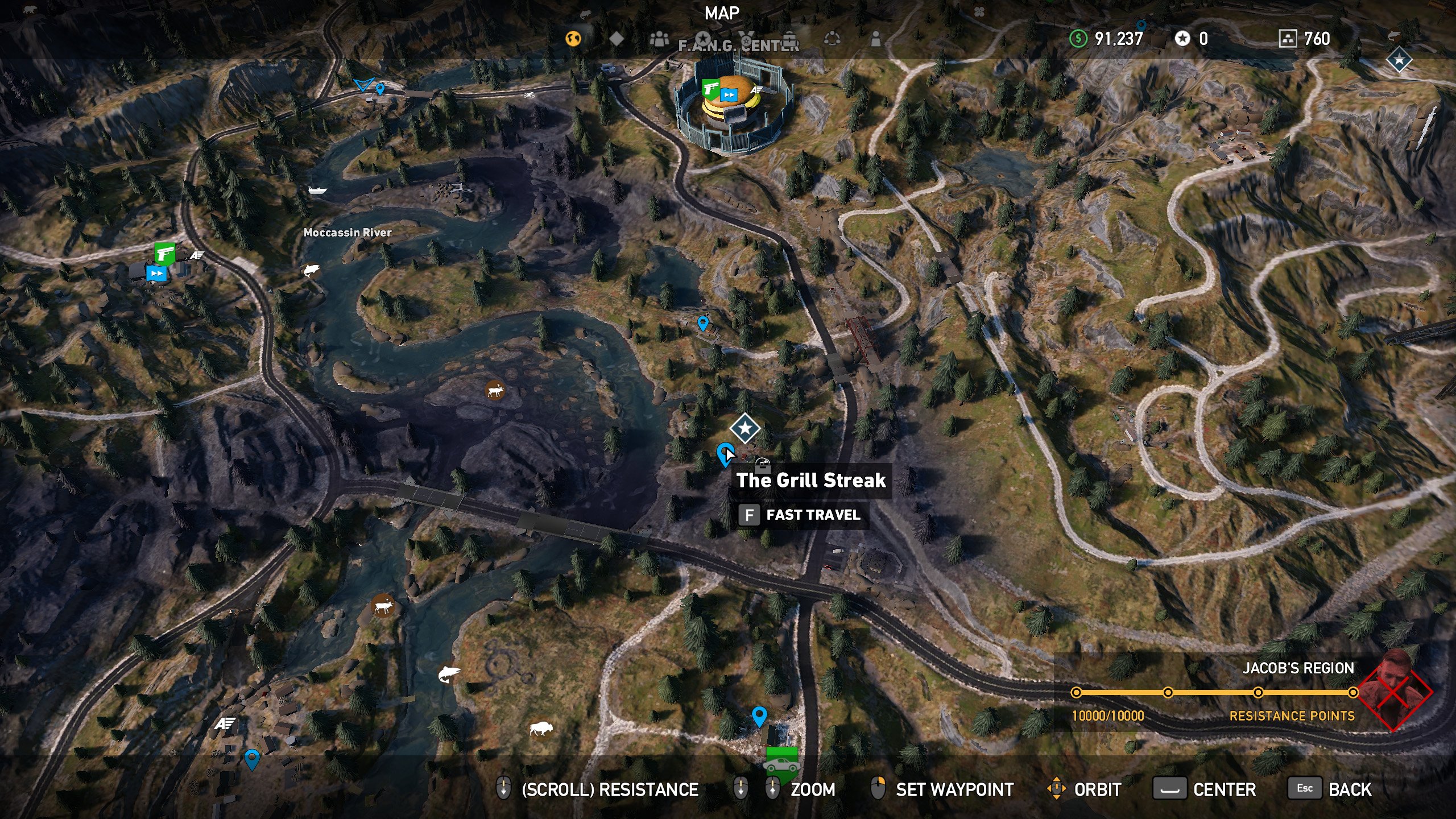The image size is (1456, 819).
Task: Select The Grill Streak location pin
Action: [x=724, y=454]
